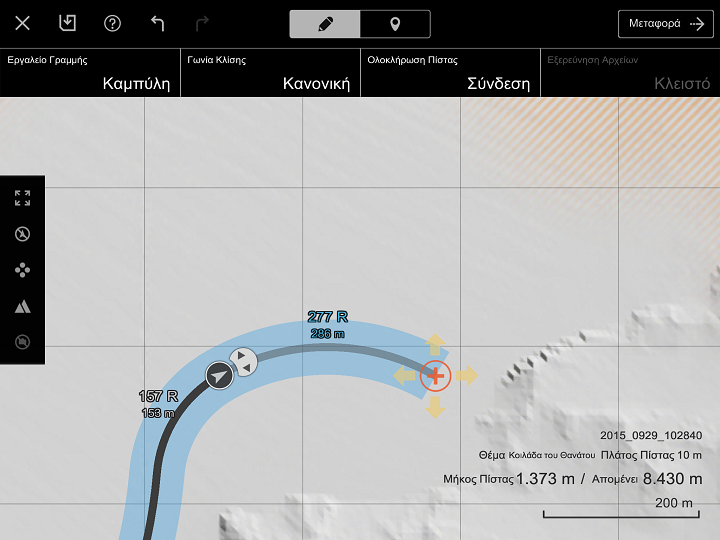
Task: Toggle fullscreen view with the expand-arrows icon
Action: [22, 198]
